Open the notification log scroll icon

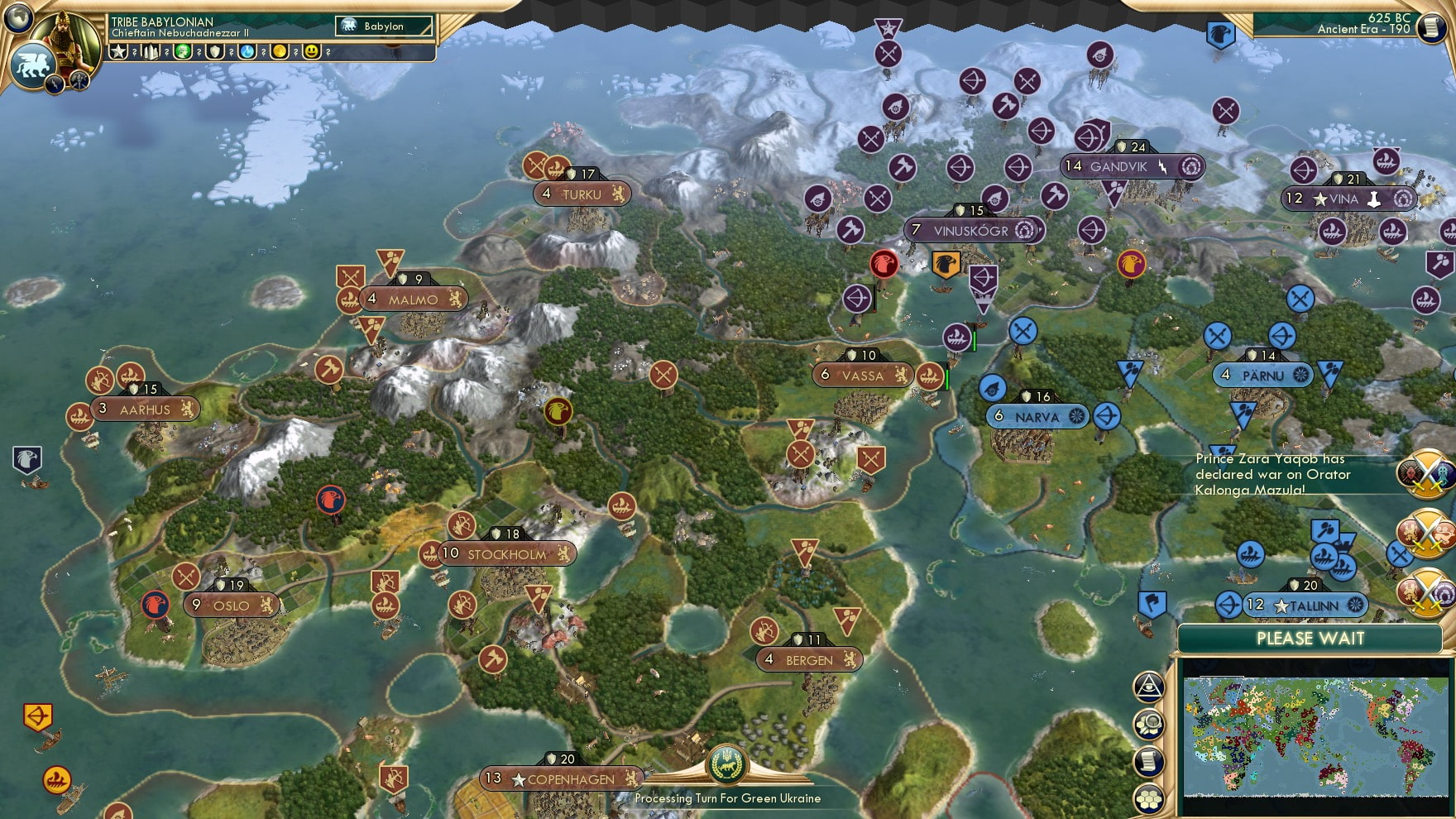point(1148,761)
